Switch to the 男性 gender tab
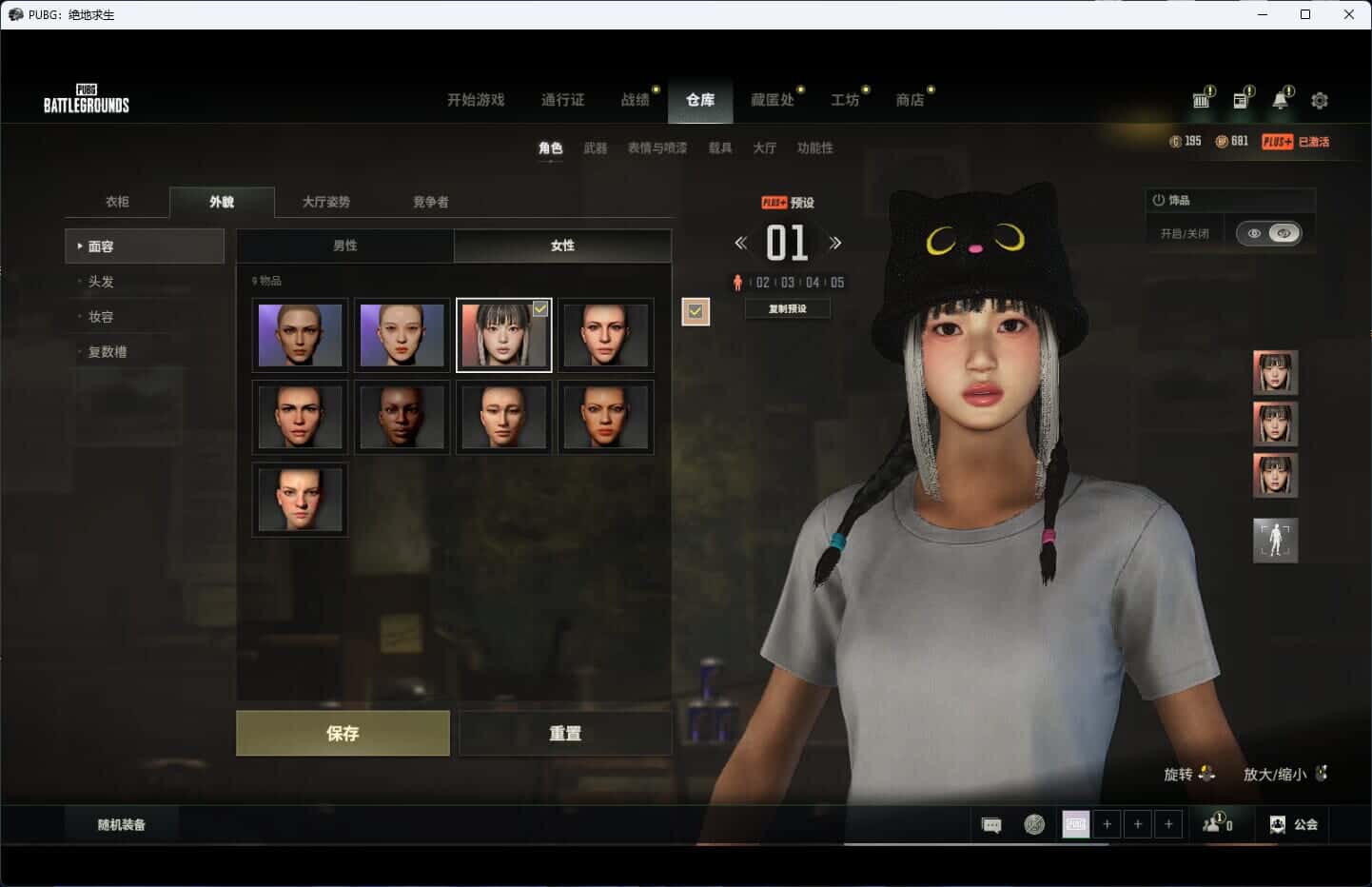 coord(344,246)
